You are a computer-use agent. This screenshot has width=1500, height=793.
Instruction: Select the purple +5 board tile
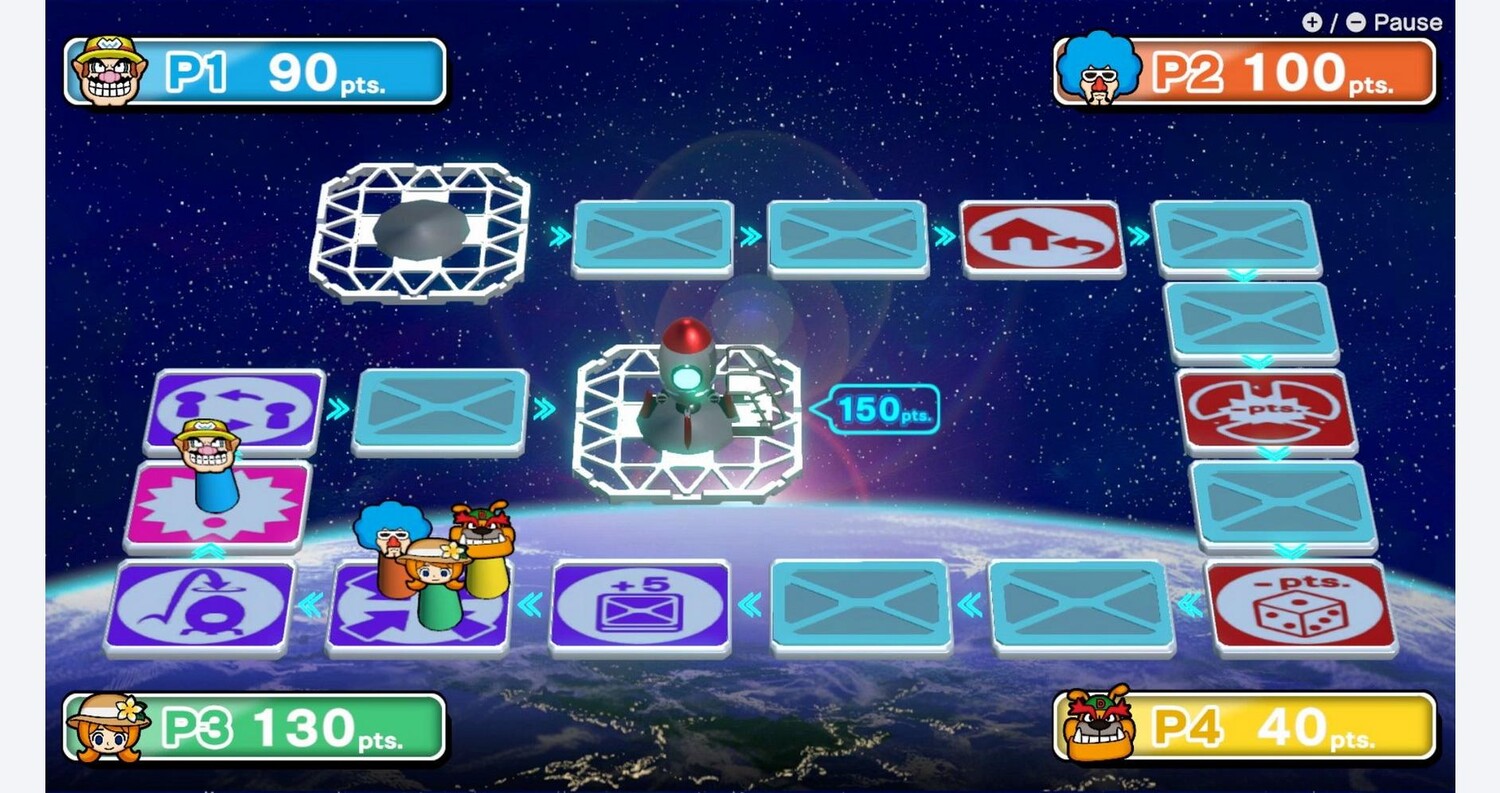point(640,605)
